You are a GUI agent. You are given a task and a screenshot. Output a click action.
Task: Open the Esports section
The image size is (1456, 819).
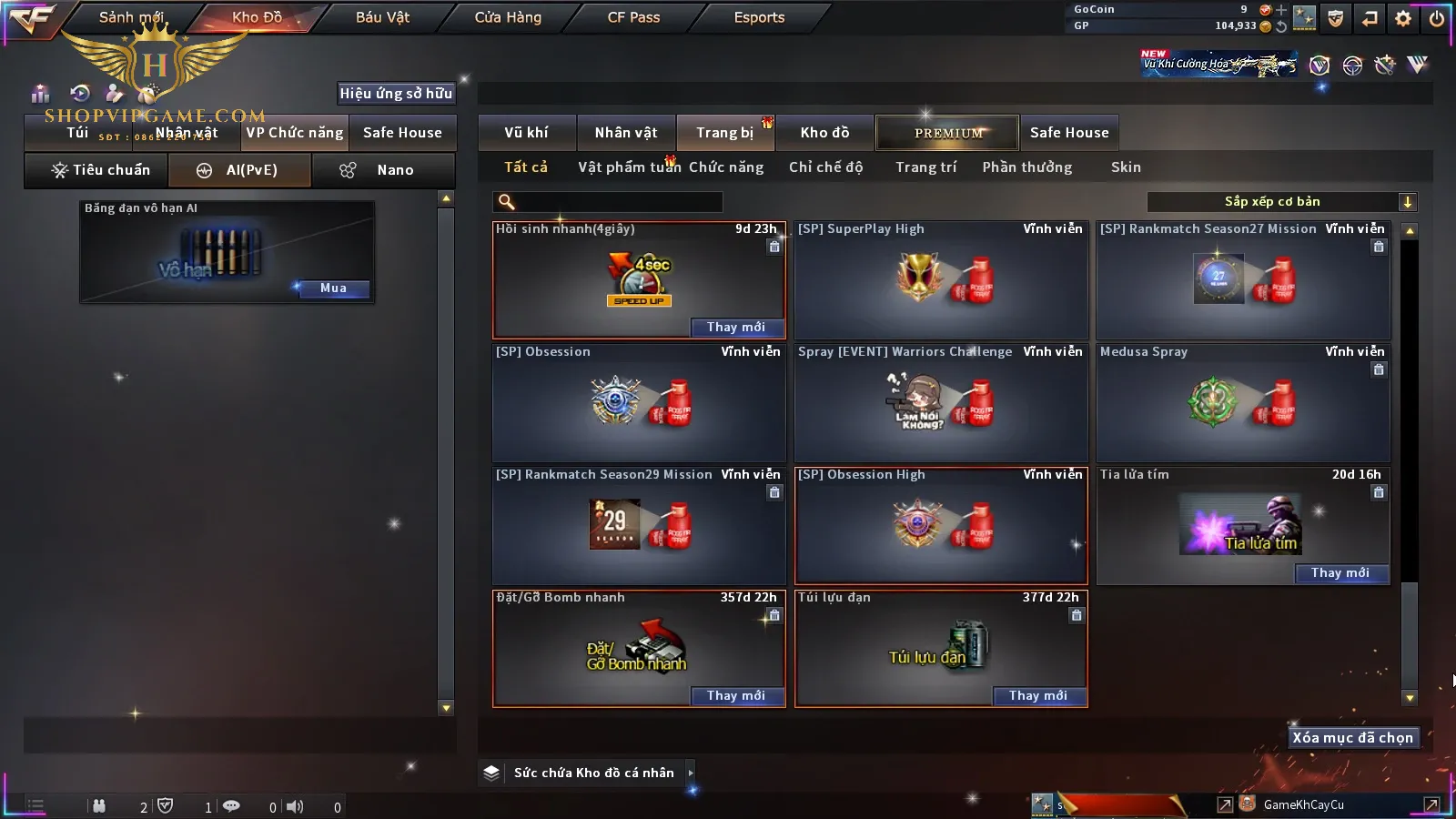pyautogui.click(x=759, y=17)
